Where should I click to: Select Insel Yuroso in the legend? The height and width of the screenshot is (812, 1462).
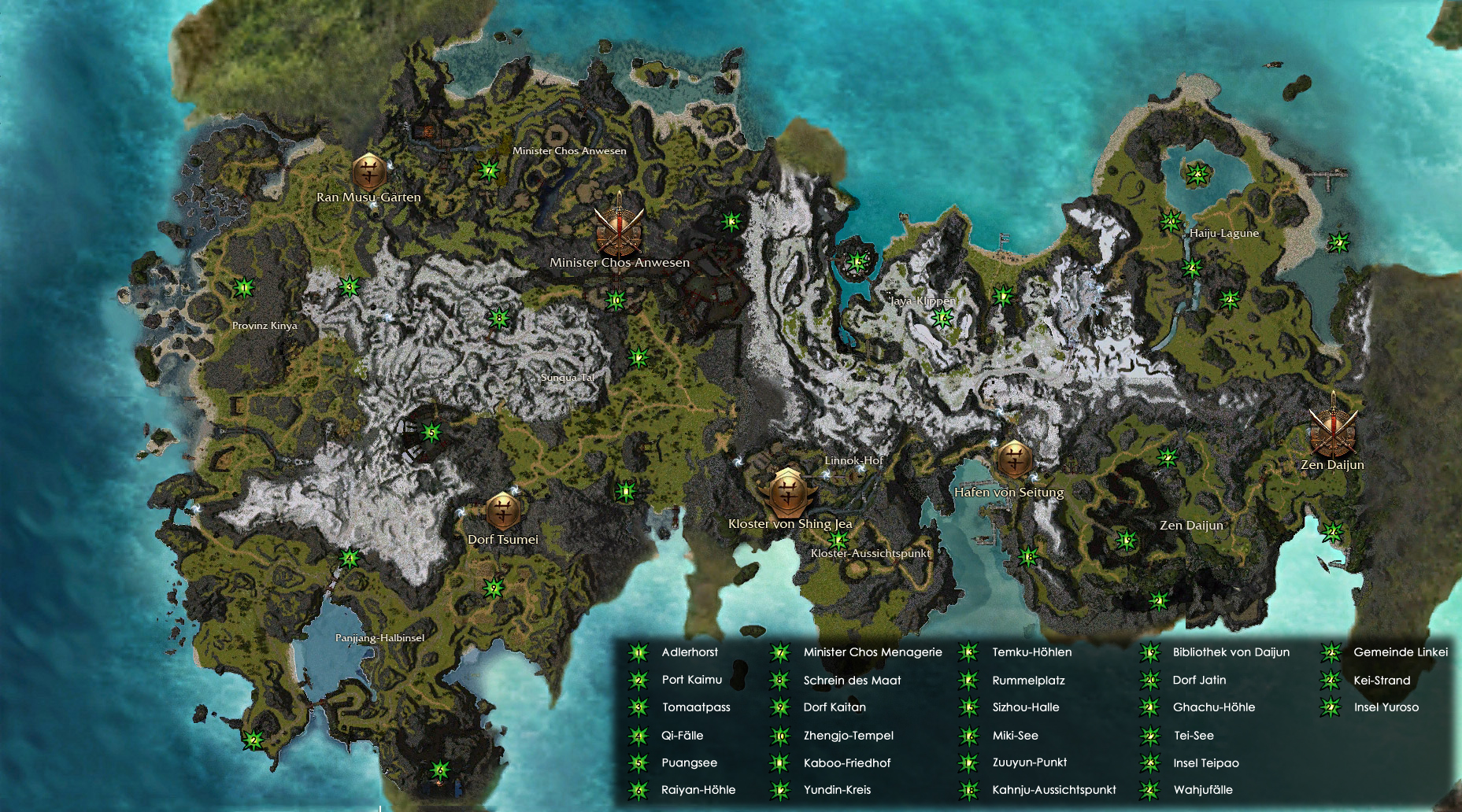tap(1386, 707)
